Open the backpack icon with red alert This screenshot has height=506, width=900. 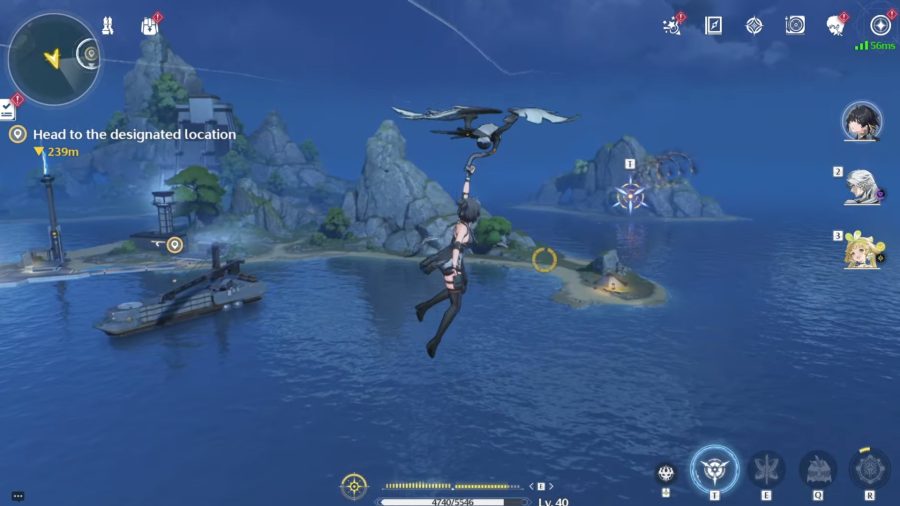click(150, 26)
